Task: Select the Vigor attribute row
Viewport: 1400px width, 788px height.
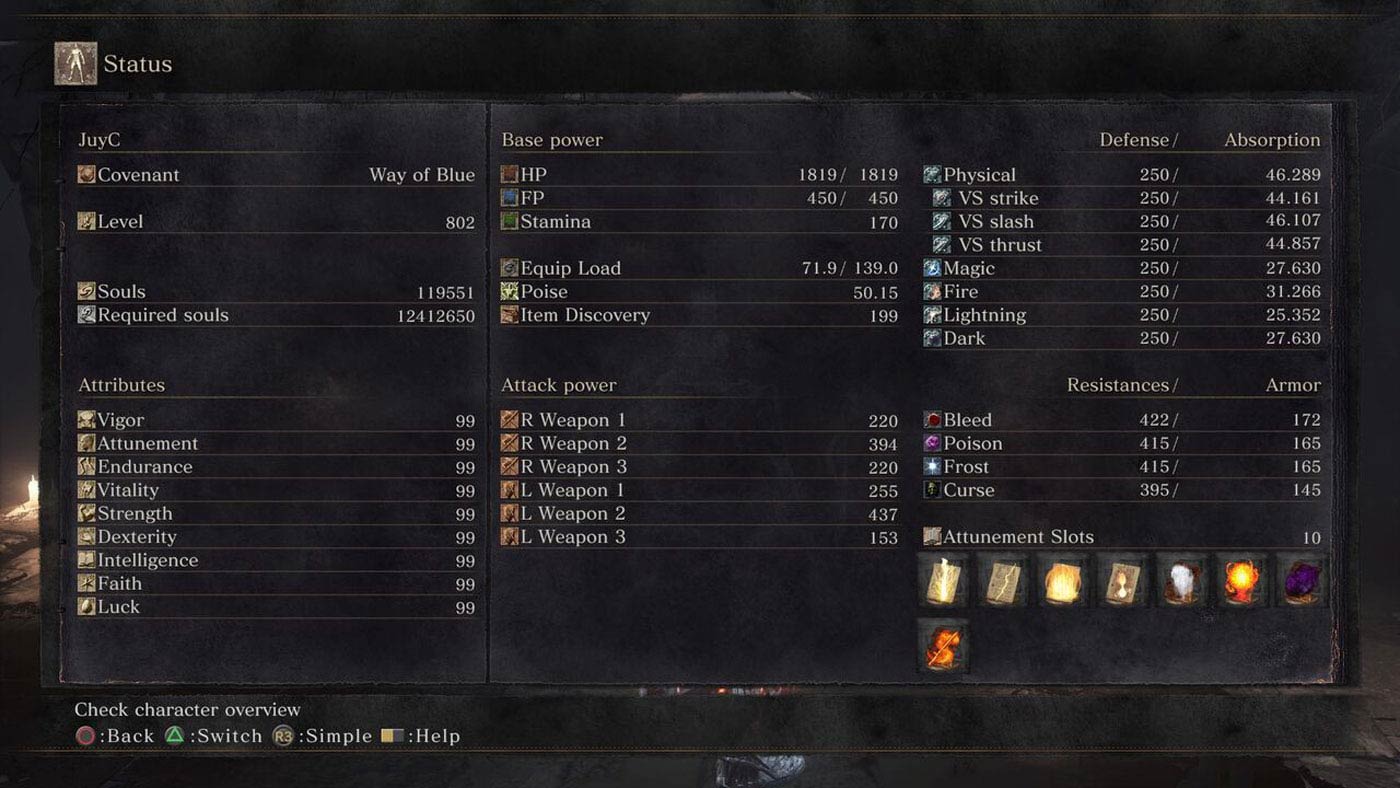Action: pos(276,421)
